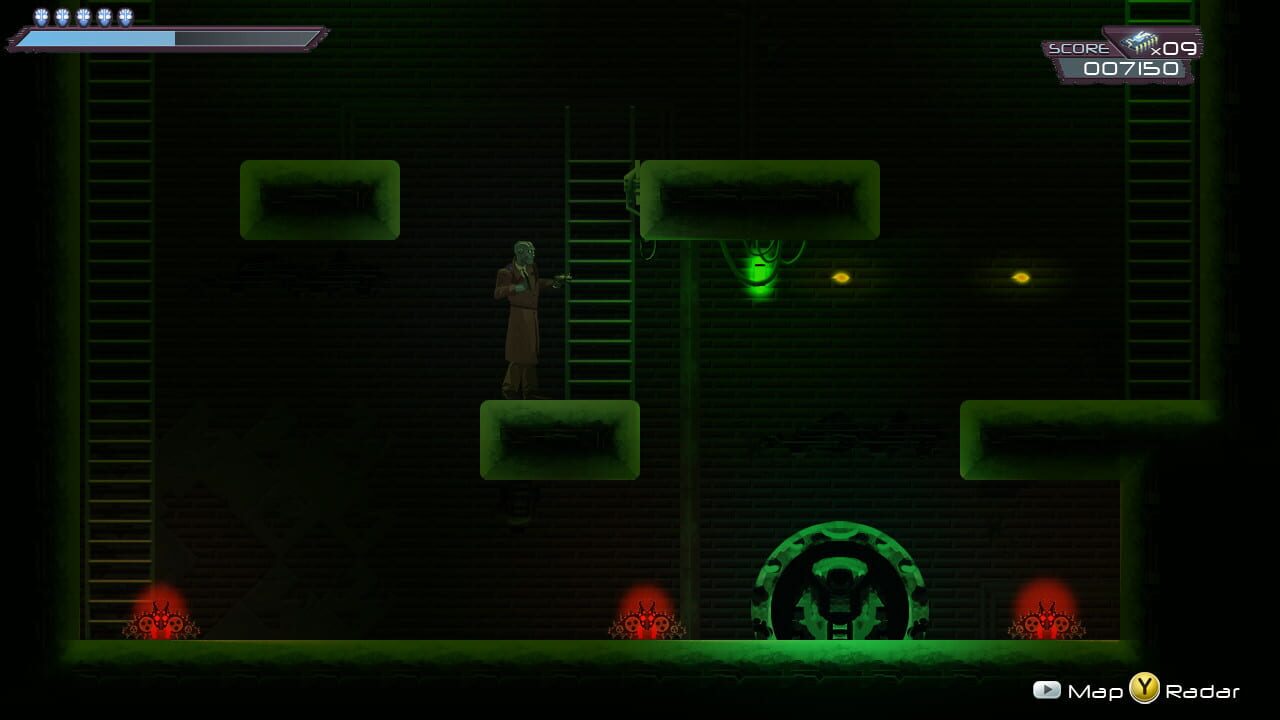Click the play-button Map icon

(x=1046, y=689)
